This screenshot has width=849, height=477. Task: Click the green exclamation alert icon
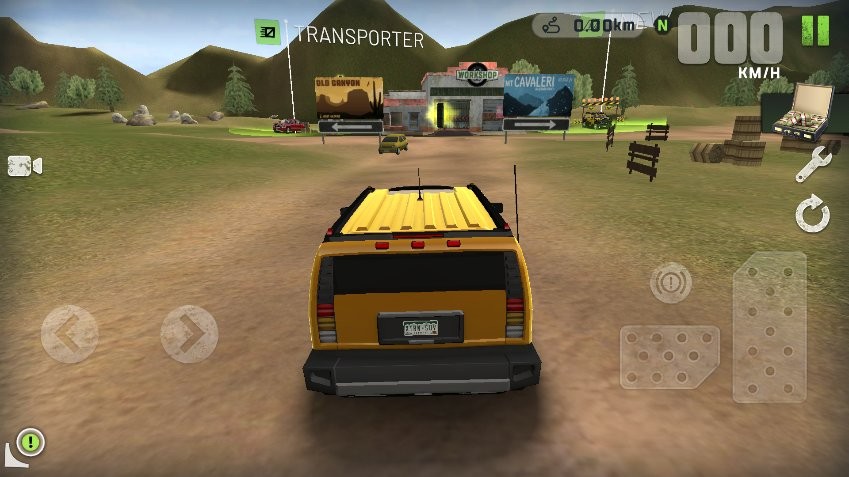point(31,440)
